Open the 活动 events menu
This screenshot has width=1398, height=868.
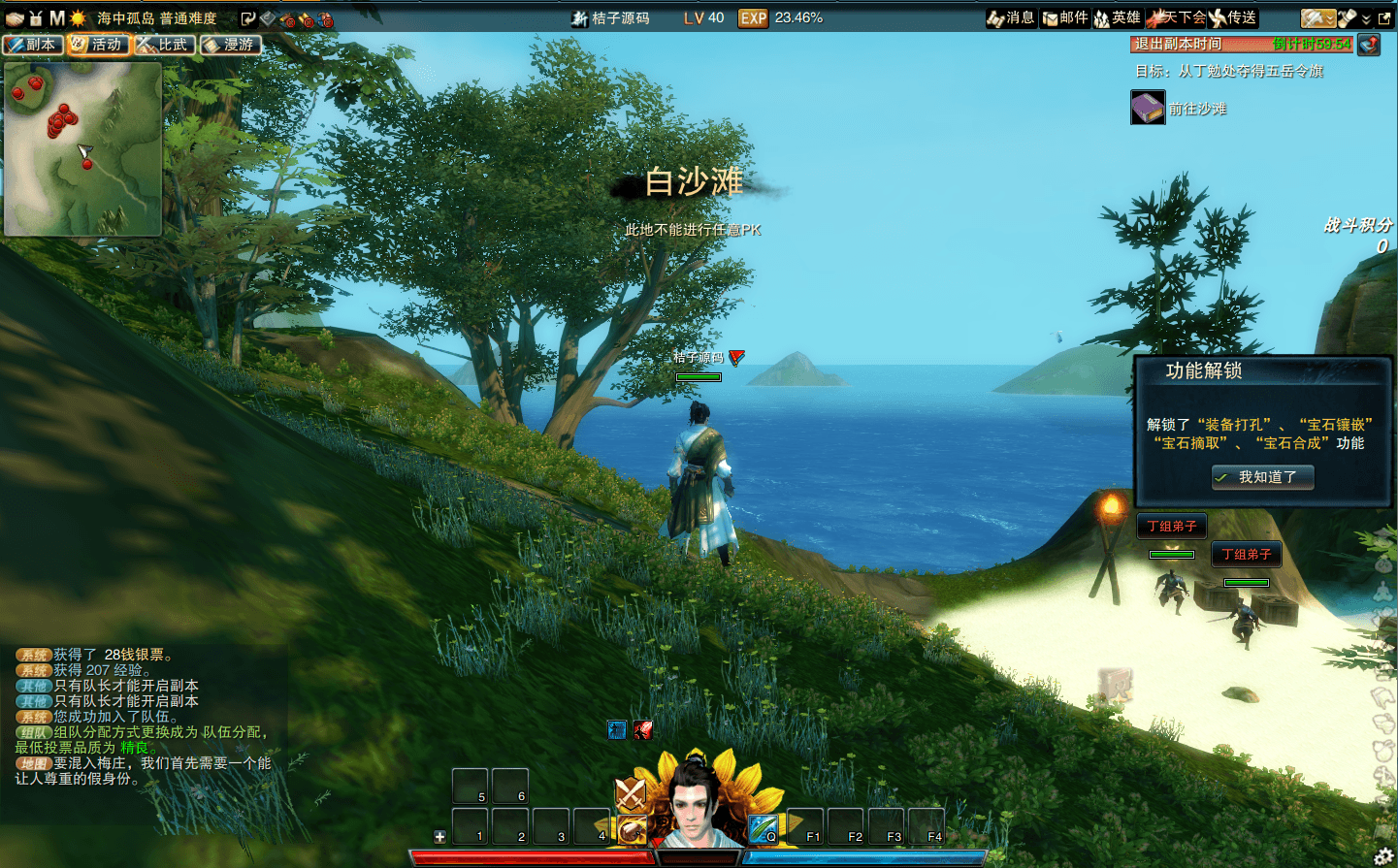98,45
